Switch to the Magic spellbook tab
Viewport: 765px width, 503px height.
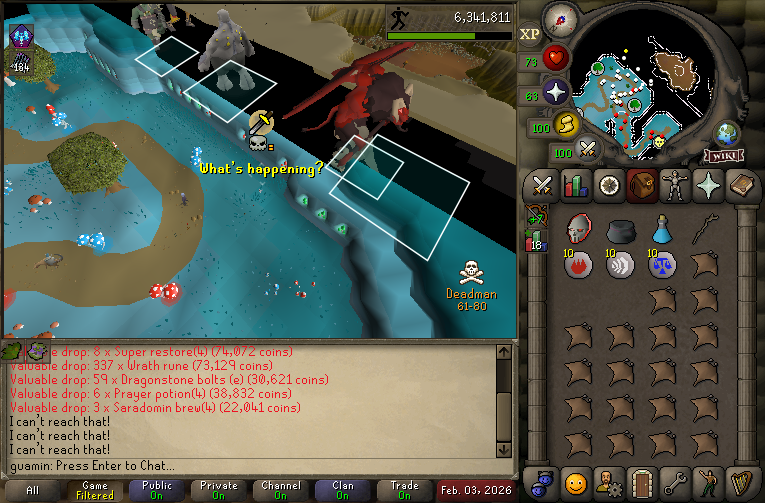740,186
